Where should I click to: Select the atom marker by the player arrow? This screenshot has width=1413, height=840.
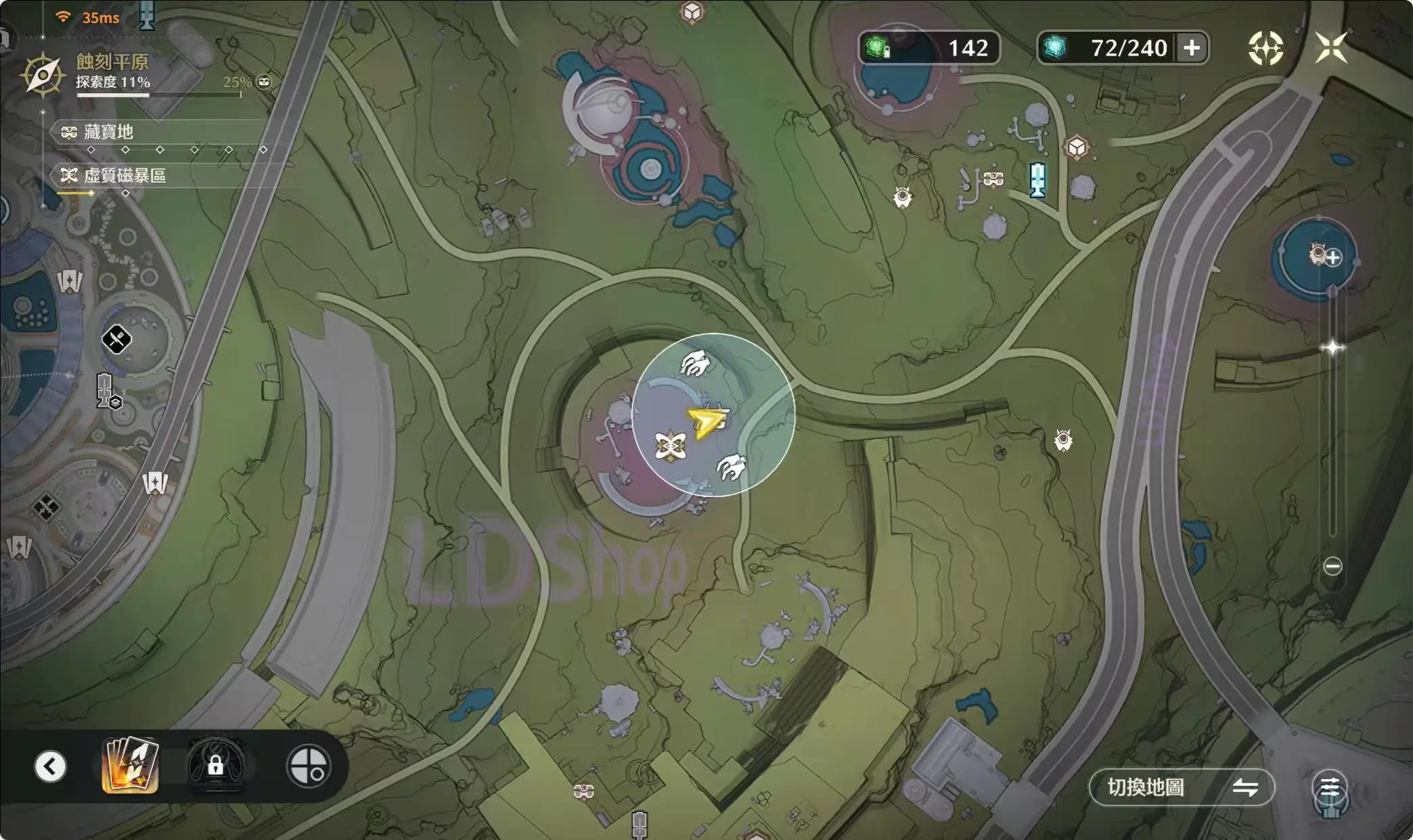tap(671, 446)
